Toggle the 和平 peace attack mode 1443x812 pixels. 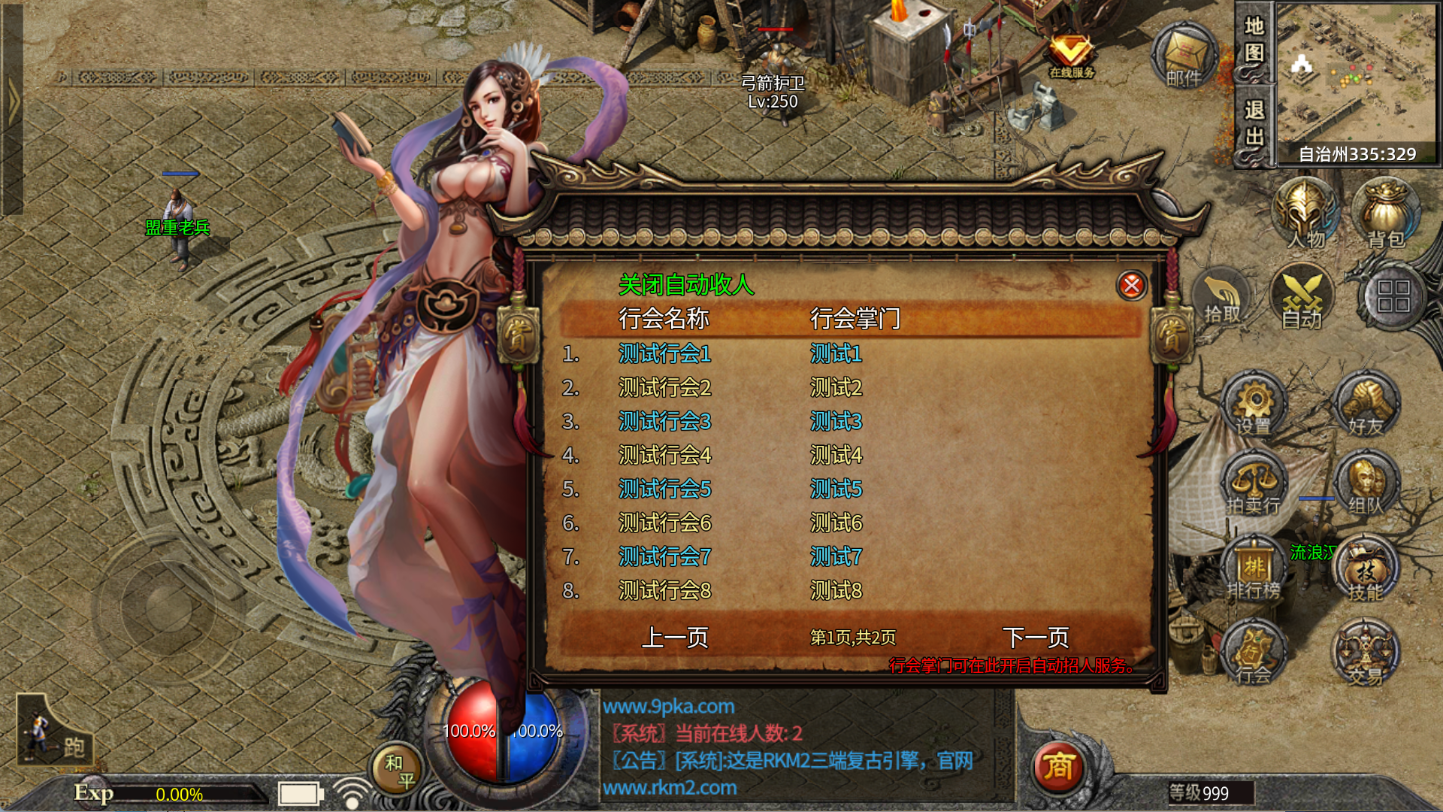[x=395, y=769]
